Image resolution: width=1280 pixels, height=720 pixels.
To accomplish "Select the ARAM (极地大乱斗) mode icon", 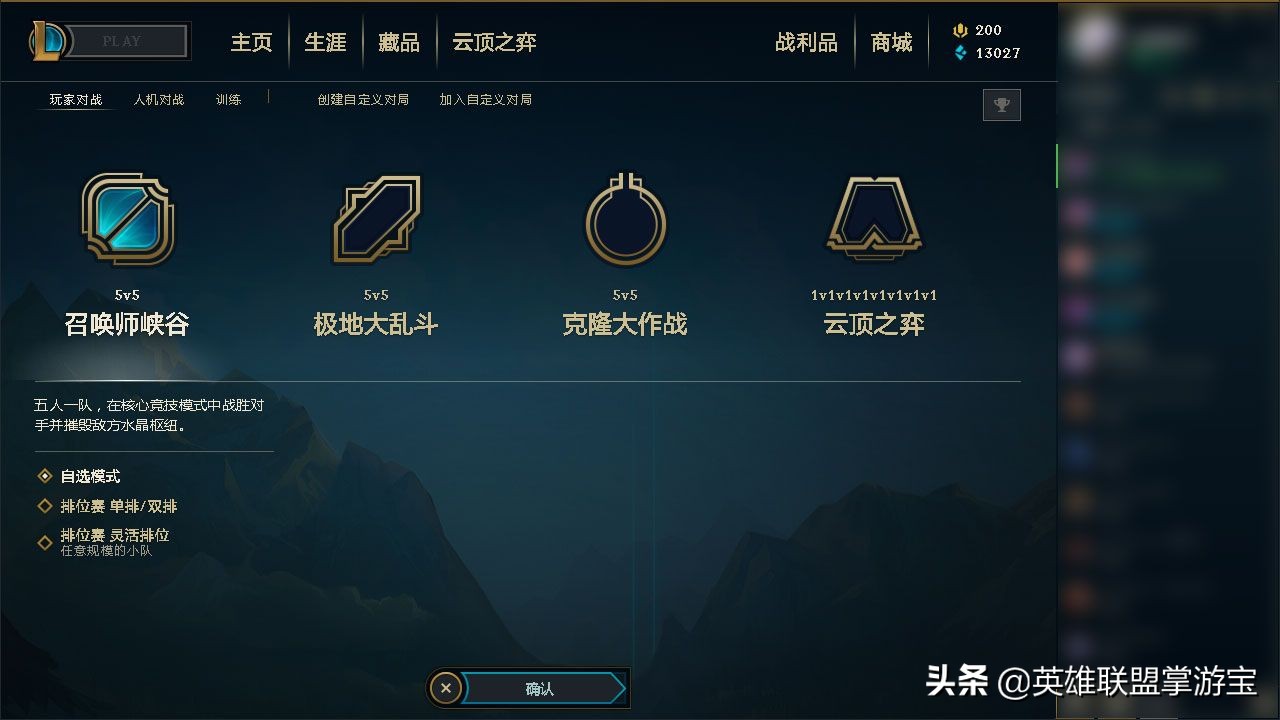I will (x=375, y=218).
